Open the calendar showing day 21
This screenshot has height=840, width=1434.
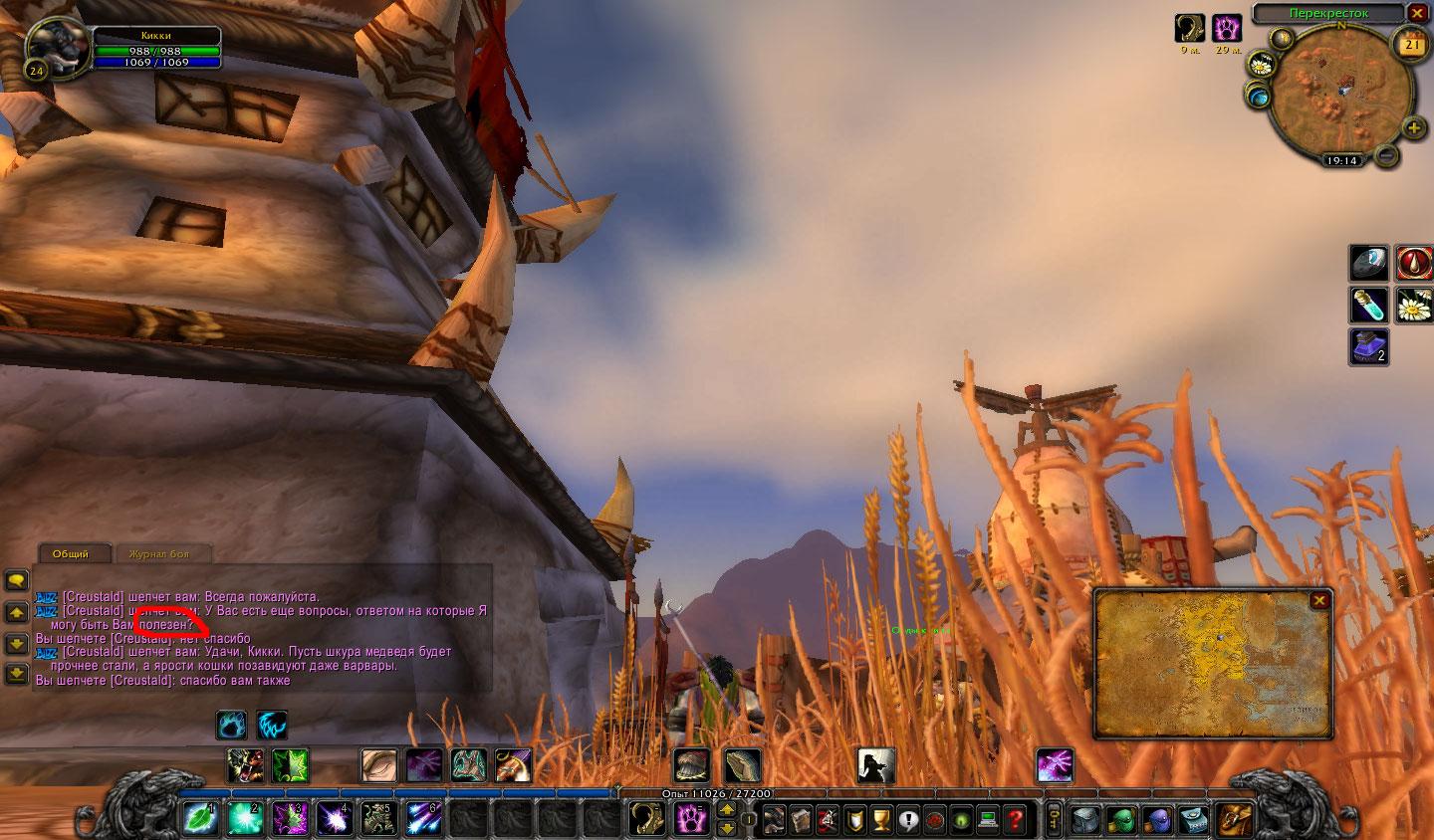tap(1412, 44)
